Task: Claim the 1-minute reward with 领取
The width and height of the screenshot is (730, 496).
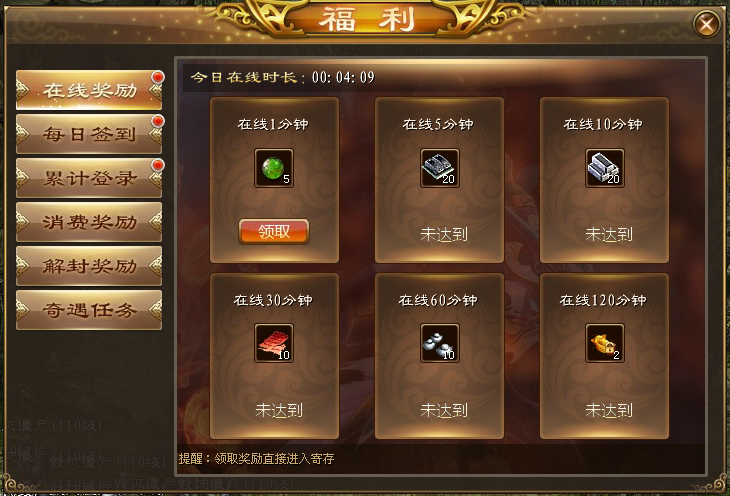Action: click(x=274, y=231)
